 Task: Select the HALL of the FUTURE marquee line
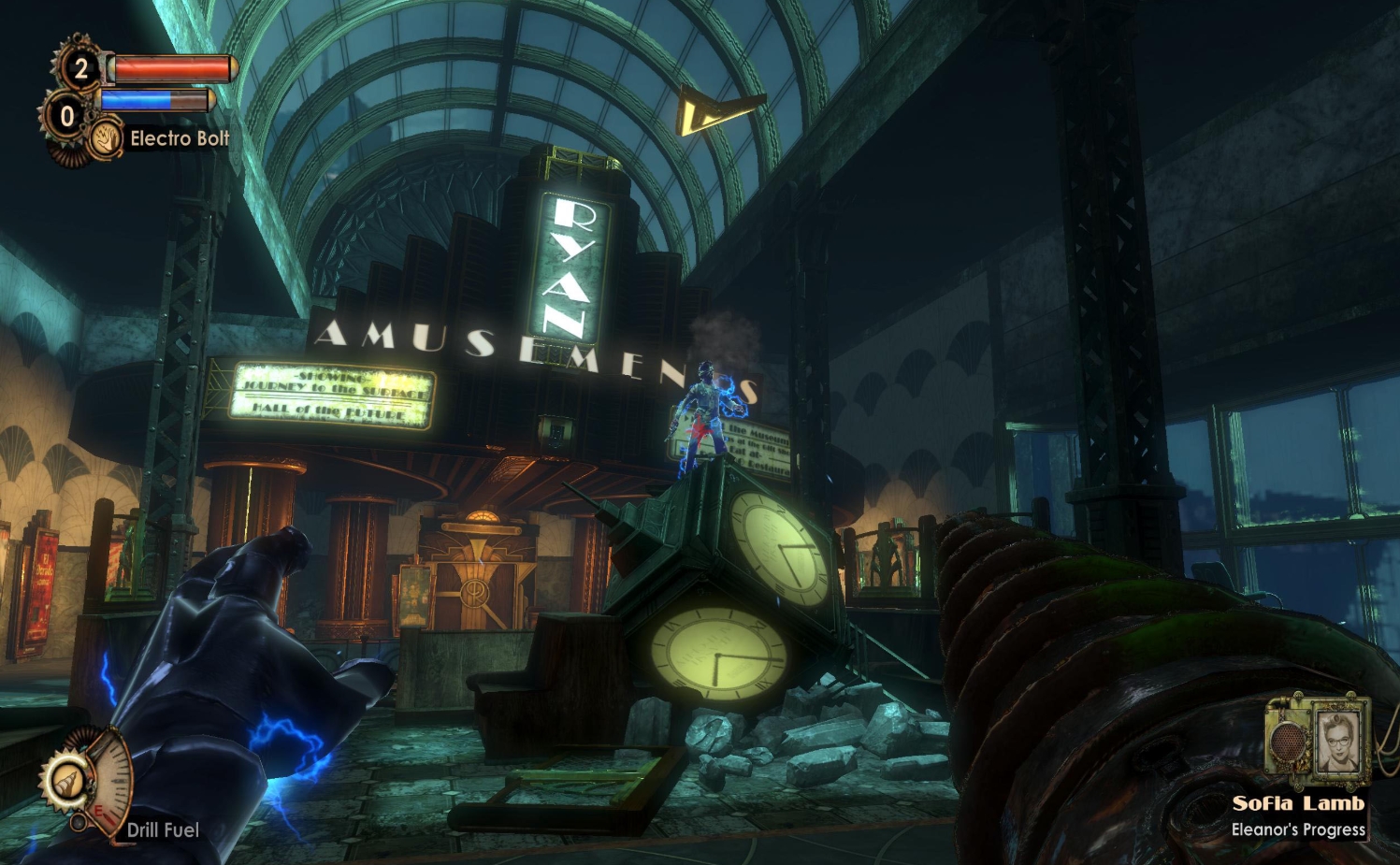pyautogui.click(x=328, y=411)
